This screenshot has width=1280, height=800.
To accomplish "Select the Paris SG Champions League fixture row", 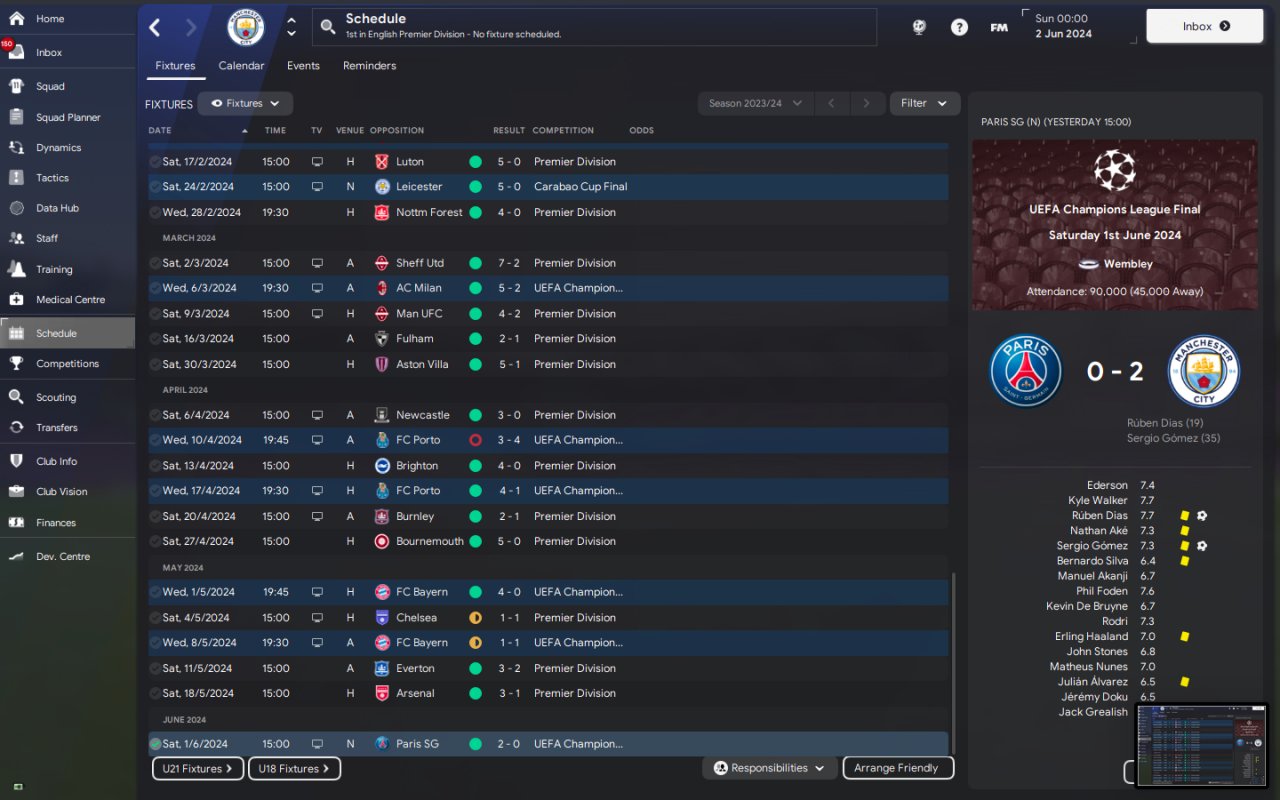I will click(x=548, y=744).
